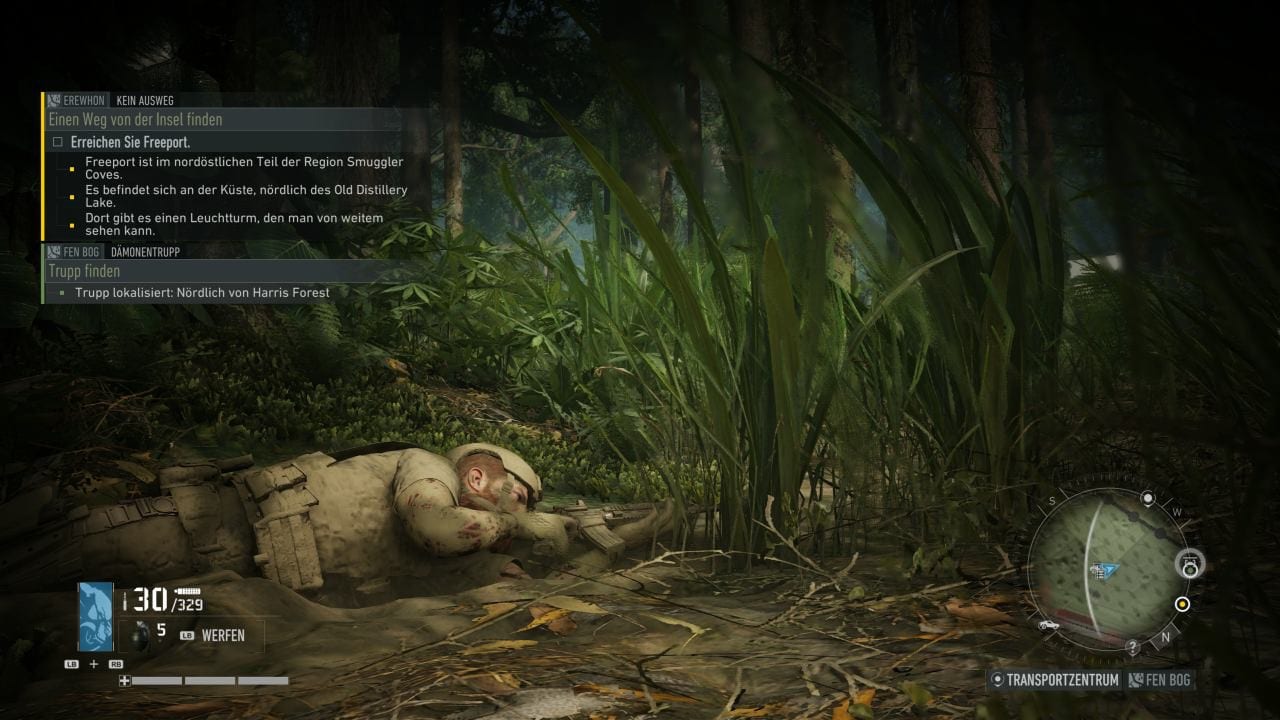Screen dimensions: 1280x720
Task: Select the question mark marker on minimap
Action: coord(1132,648)
